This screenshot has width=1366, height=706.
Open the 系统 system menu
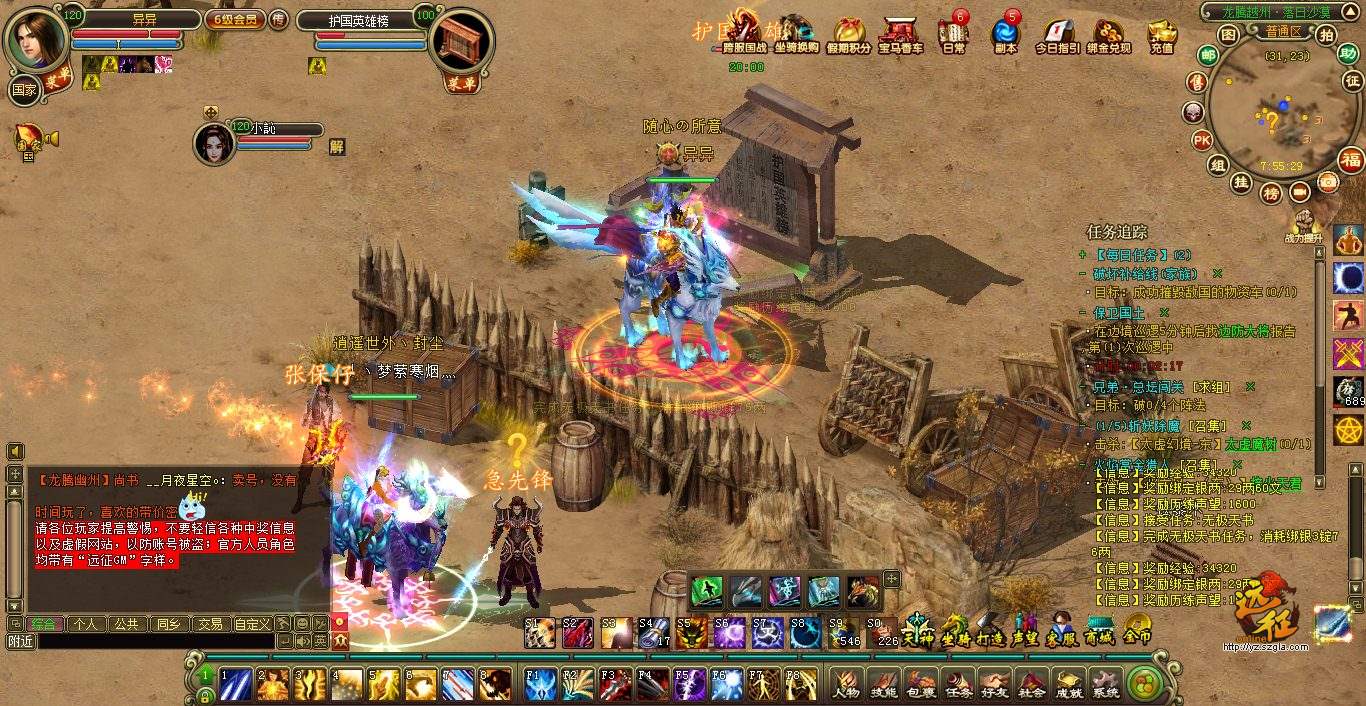pyautogui.click(x=1105, y=684)
